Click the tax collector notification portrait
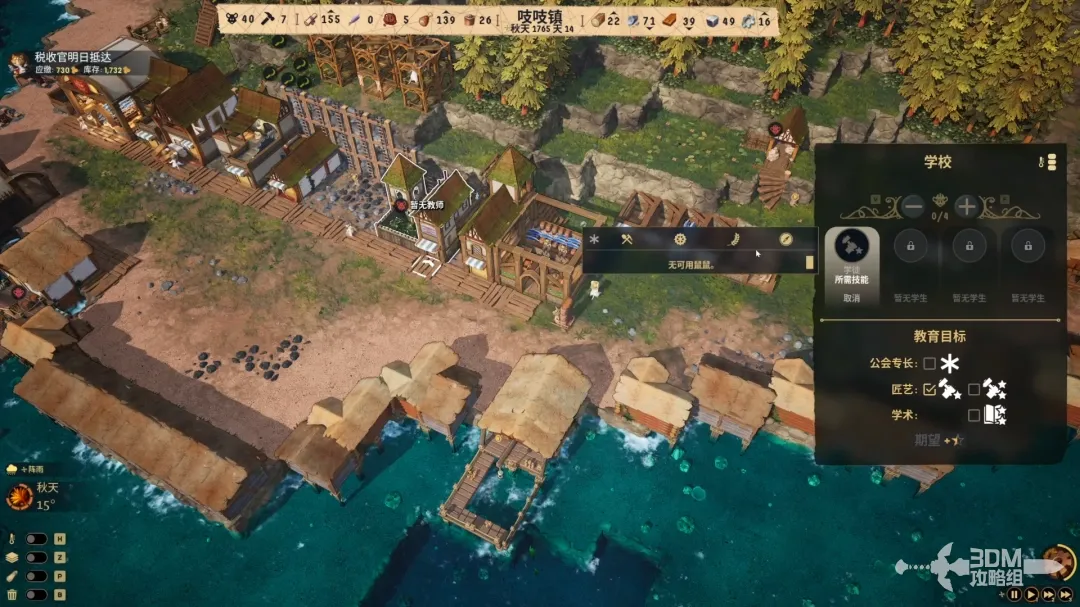 coord(17,64)
